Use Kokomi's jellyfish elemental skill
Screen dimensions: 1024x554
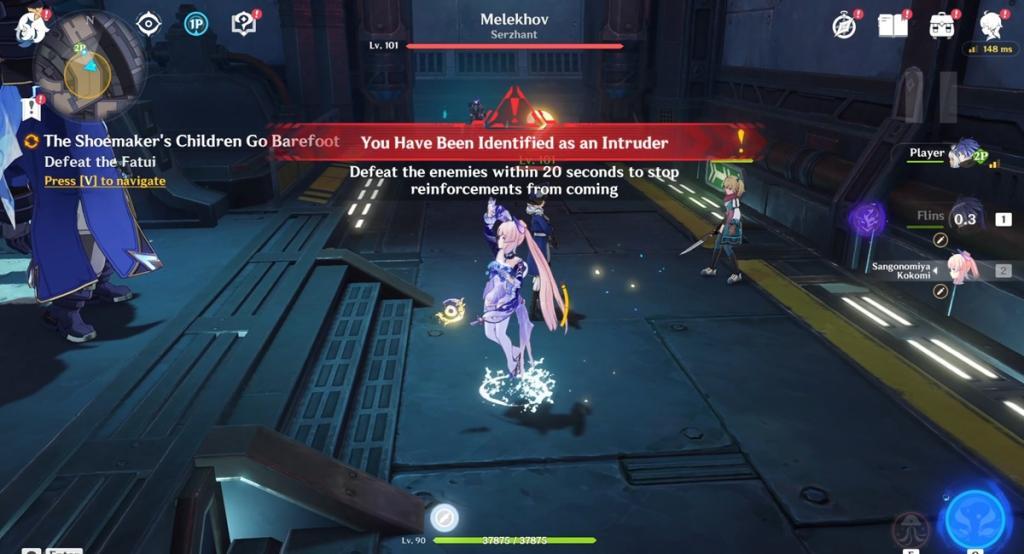[912, 527]
